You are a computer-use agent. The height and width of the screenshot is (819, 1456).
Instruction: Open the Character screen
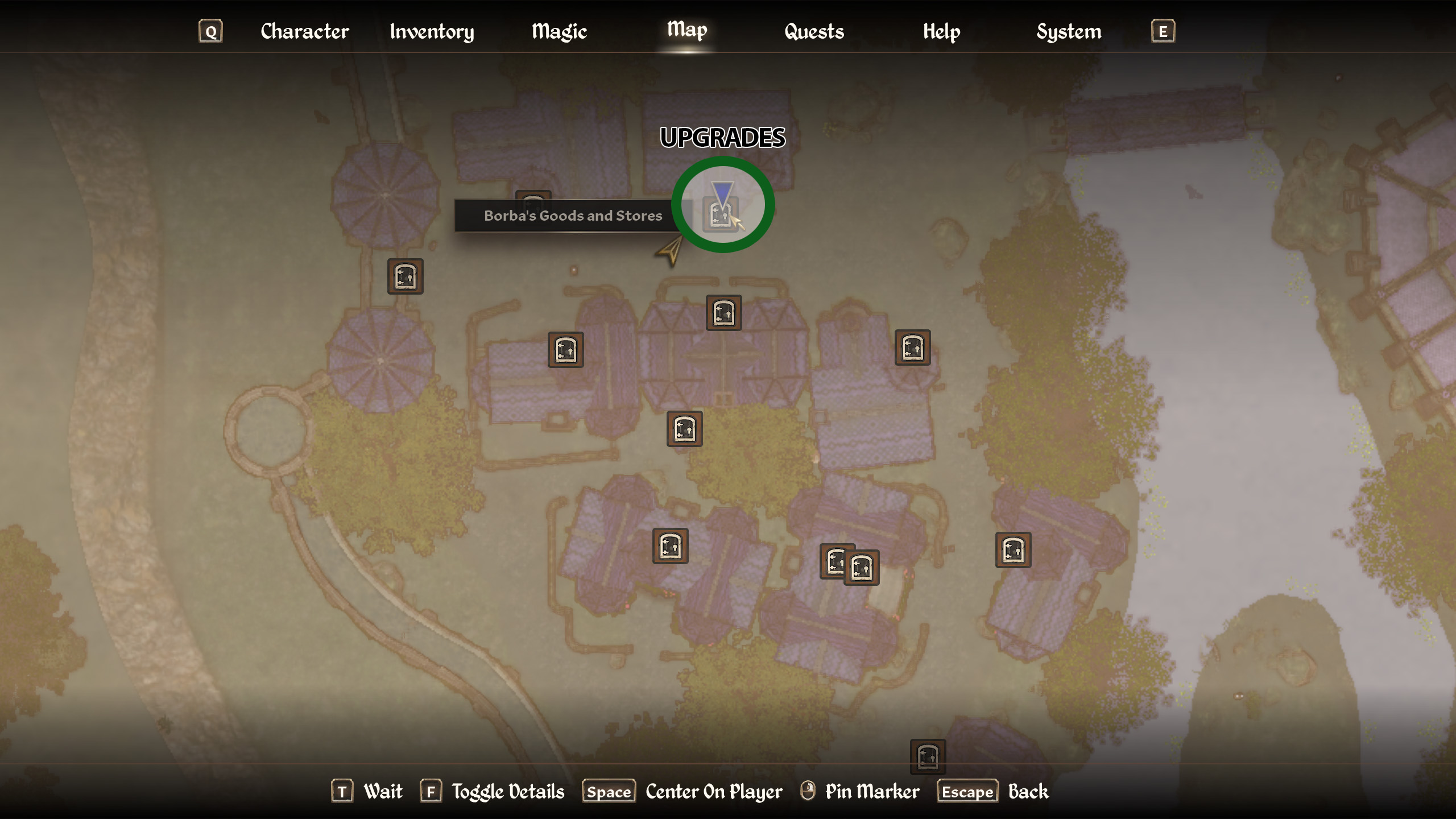coord(304,31)
